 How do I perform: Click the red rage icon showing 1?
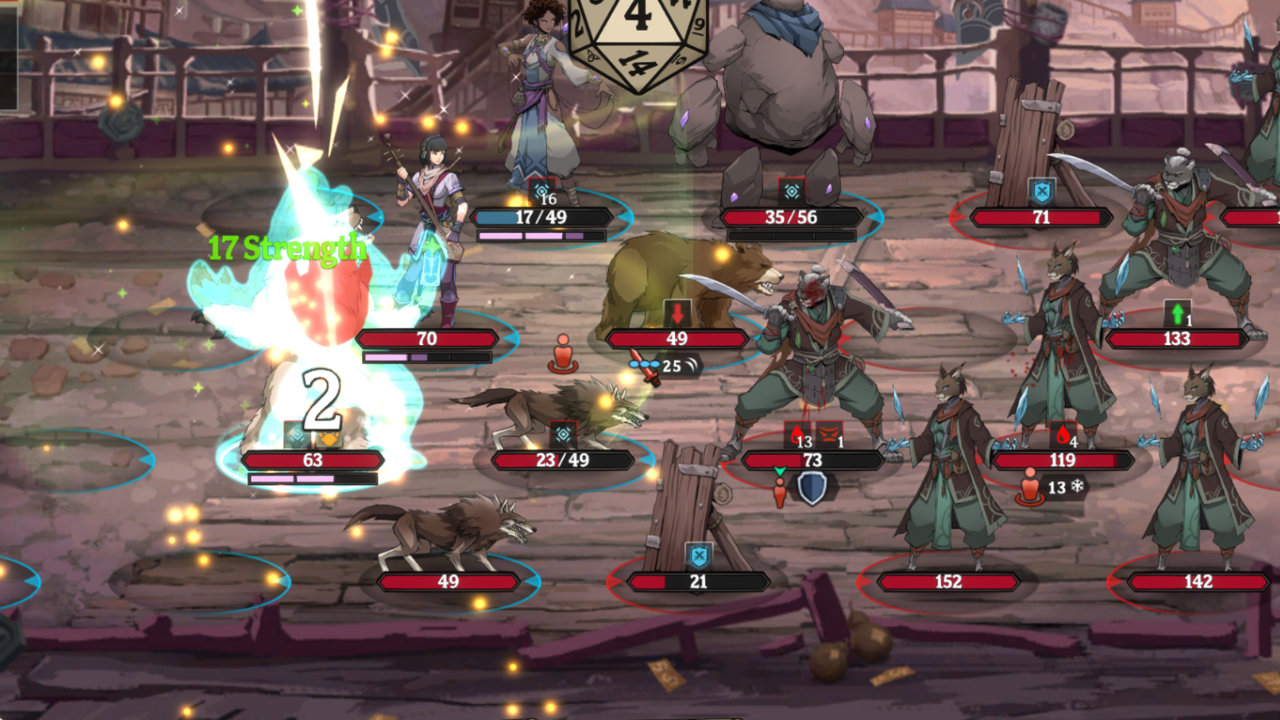828,433
